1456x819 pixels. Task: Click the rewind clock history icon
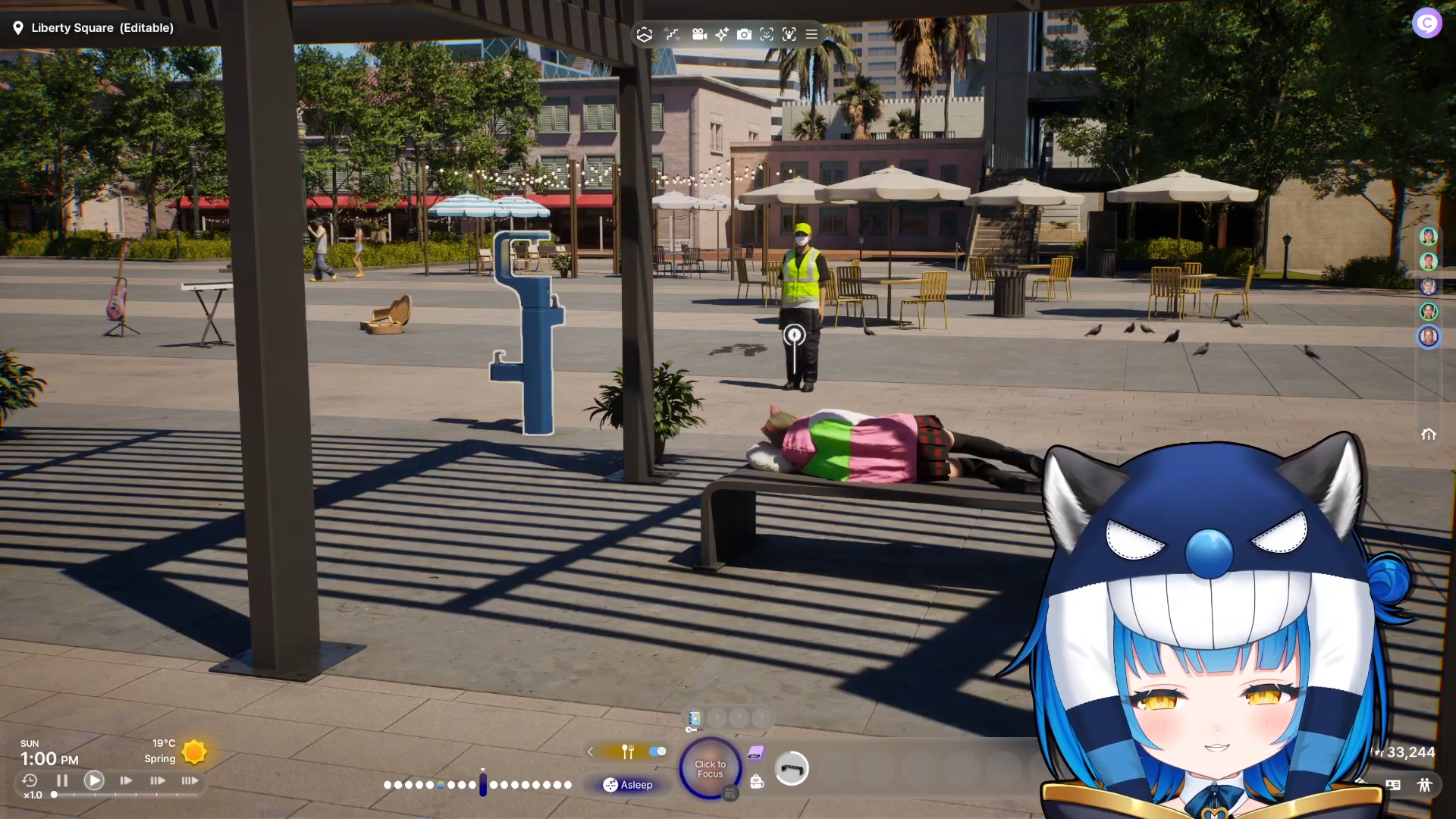30,780
